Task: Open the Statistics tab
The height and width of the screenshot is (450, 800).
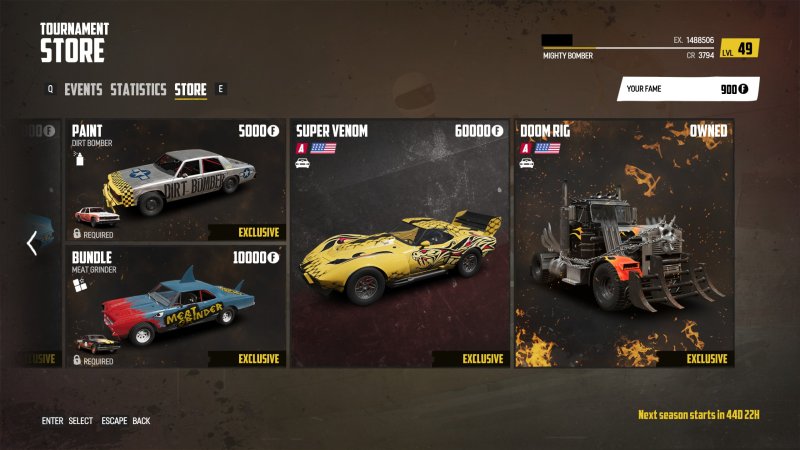Action: [x=138, y=89]
